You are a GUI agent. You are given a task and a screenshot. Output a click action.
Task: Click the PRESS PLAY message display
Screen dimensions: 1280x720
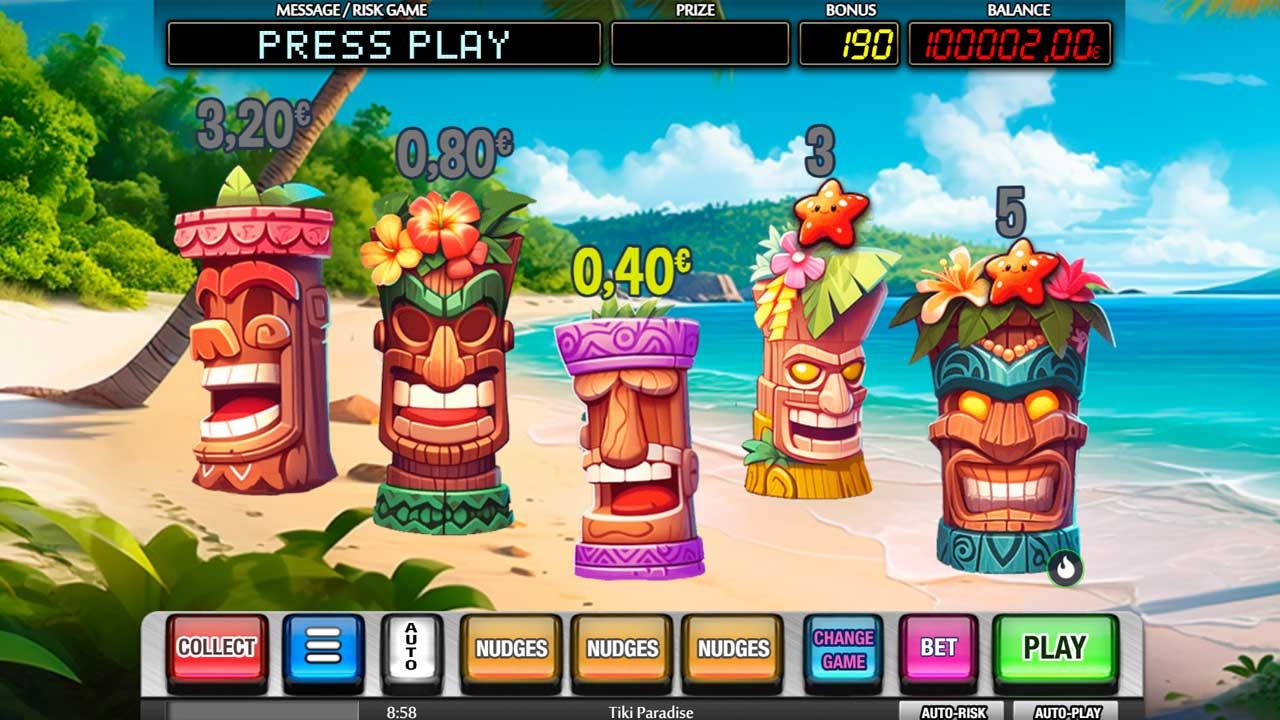pos(385,42)
